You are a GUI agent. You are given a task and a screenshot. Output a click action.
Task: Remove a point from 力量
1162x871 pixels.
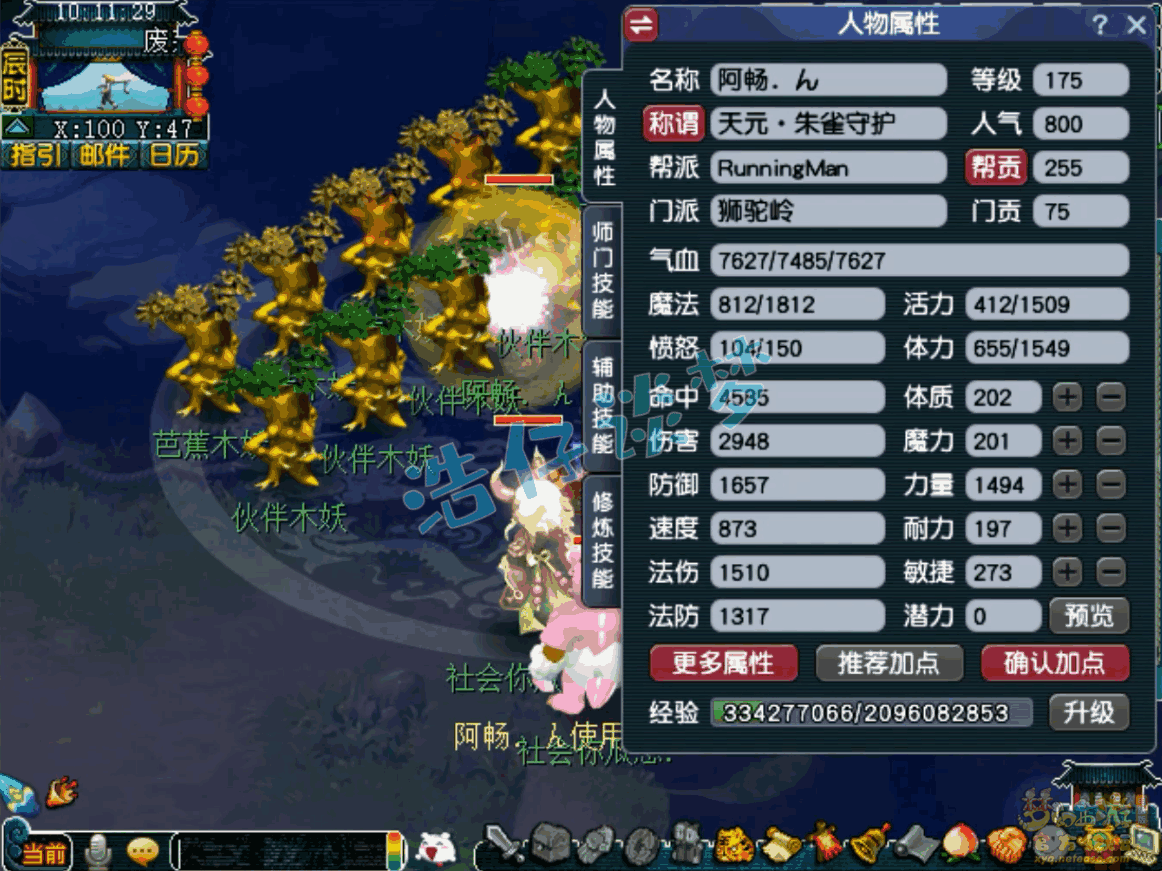tap(1111, 485)
